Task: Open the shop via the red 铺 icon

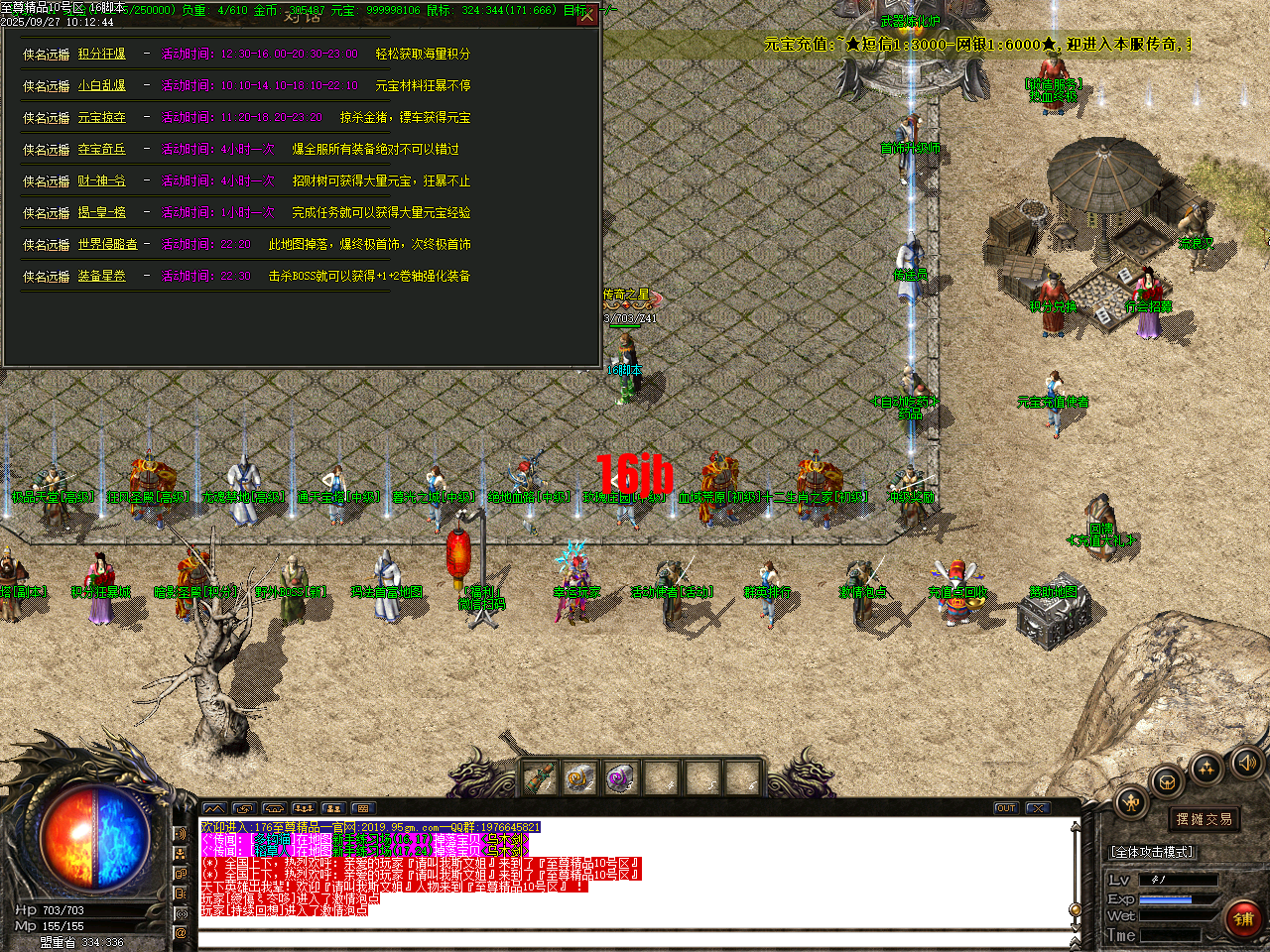Action: click(1243, 917)
